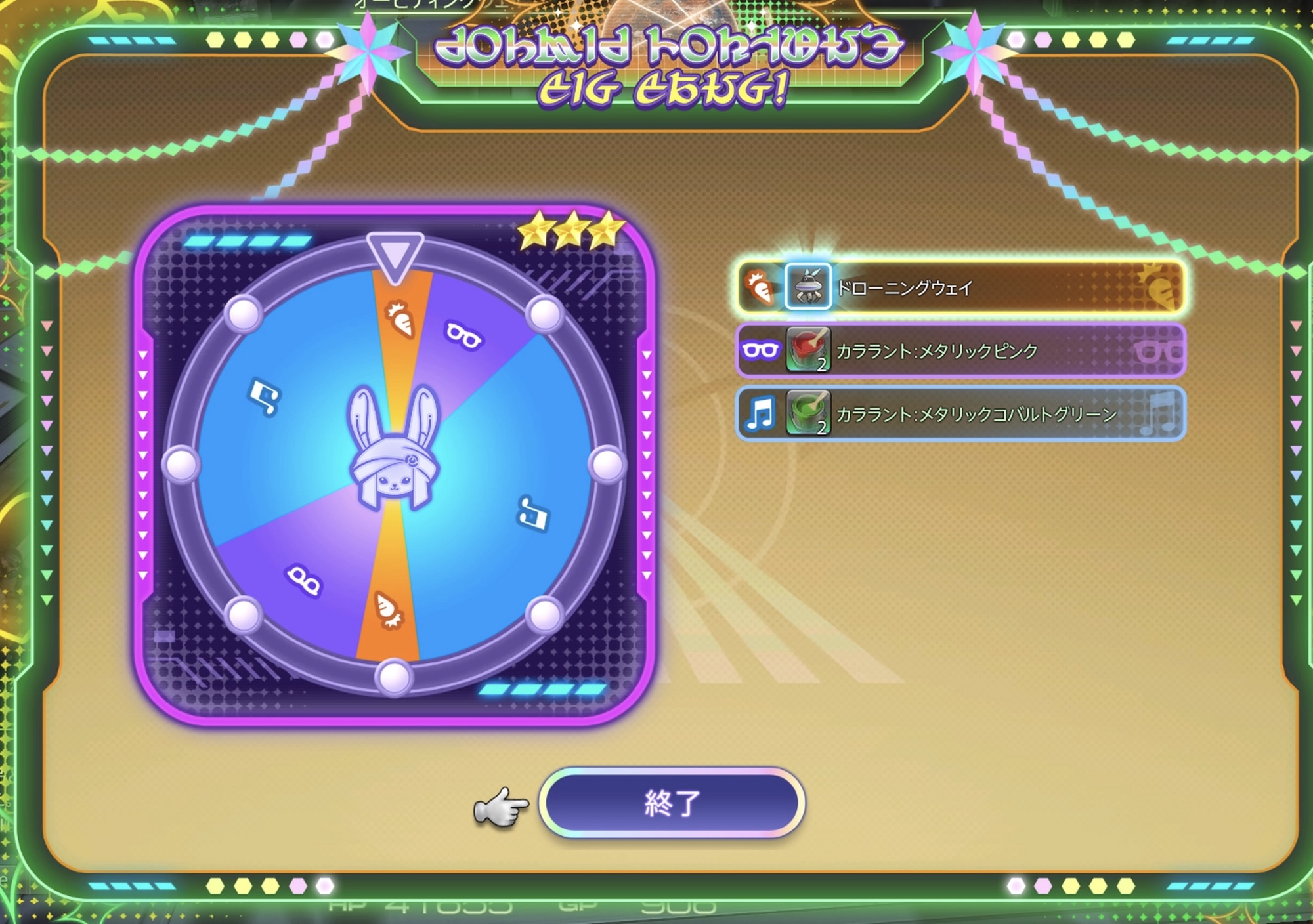The width and height of the screenshot is (1313, 924).
Task: Click the metallic cobalt green dye icon
Action: (x=808, y=413)
